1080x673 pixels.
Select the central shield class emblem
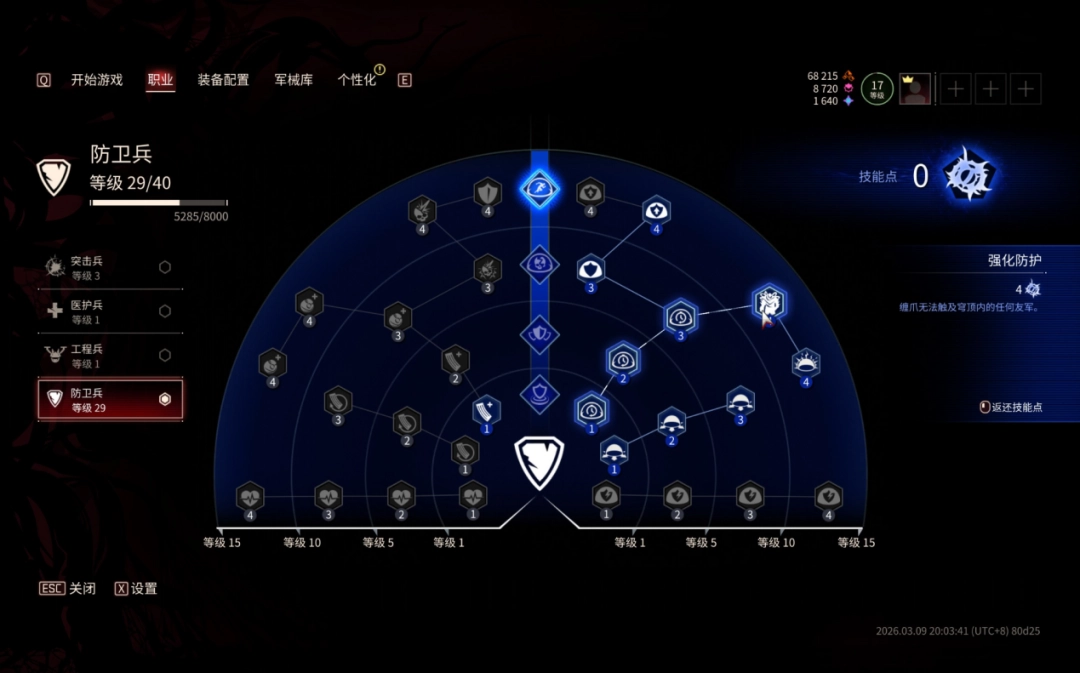(x=539, y=461)
